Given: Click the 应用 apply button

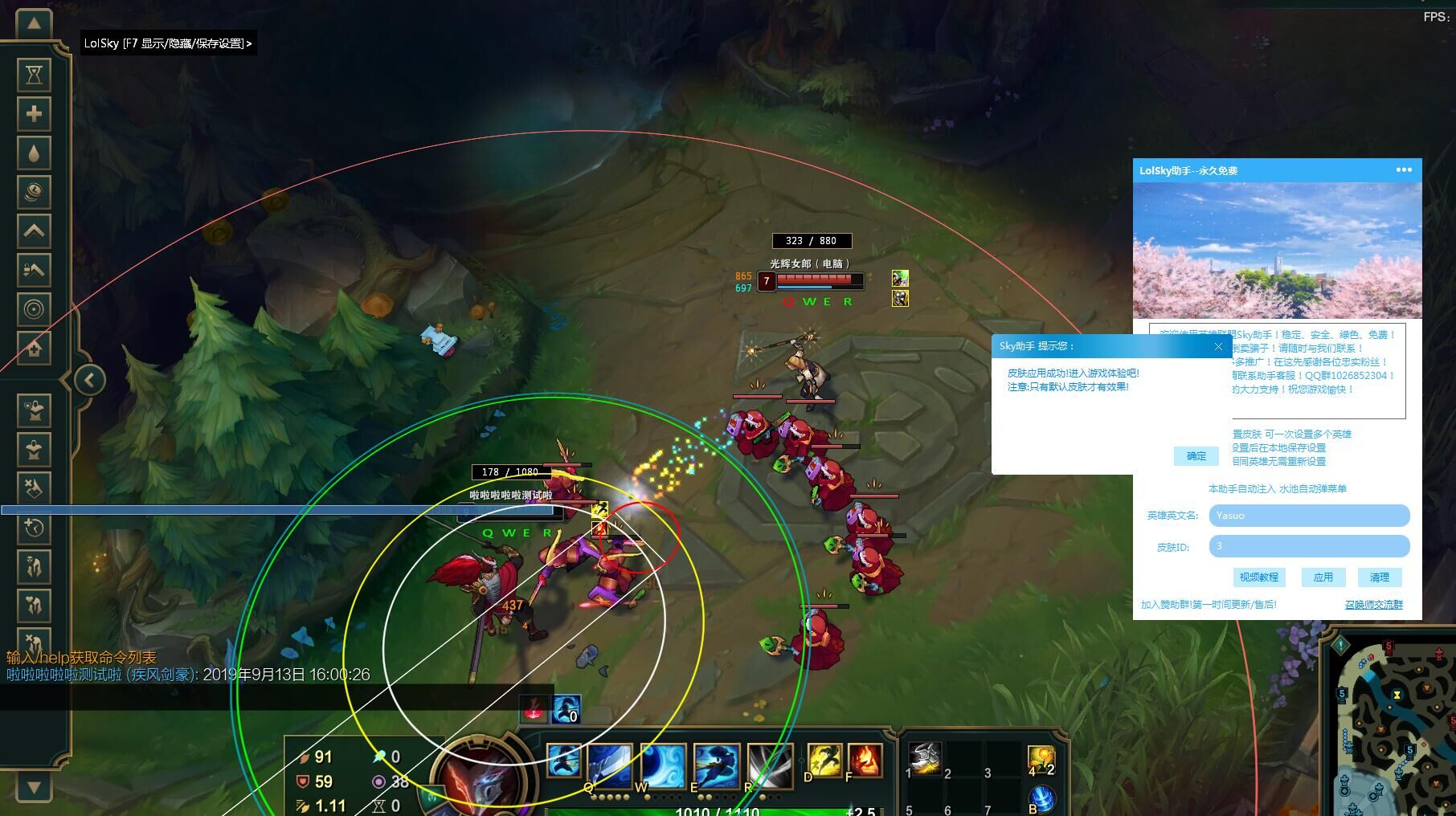Looking at the screenshot, I should 1323,577.
